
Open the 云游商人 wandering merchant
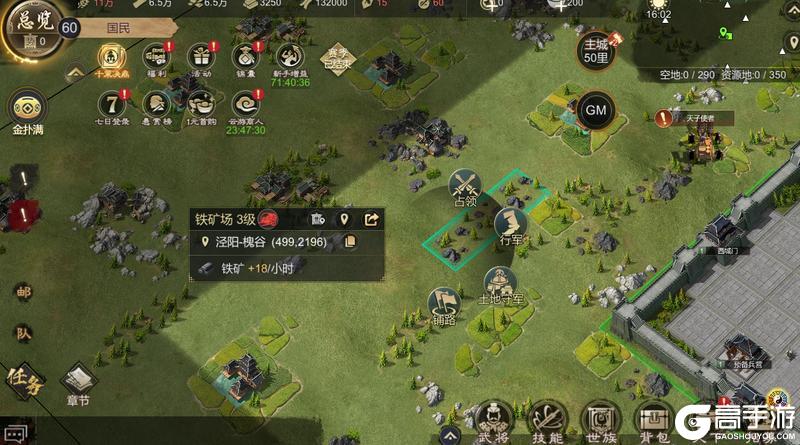(244, 104)
